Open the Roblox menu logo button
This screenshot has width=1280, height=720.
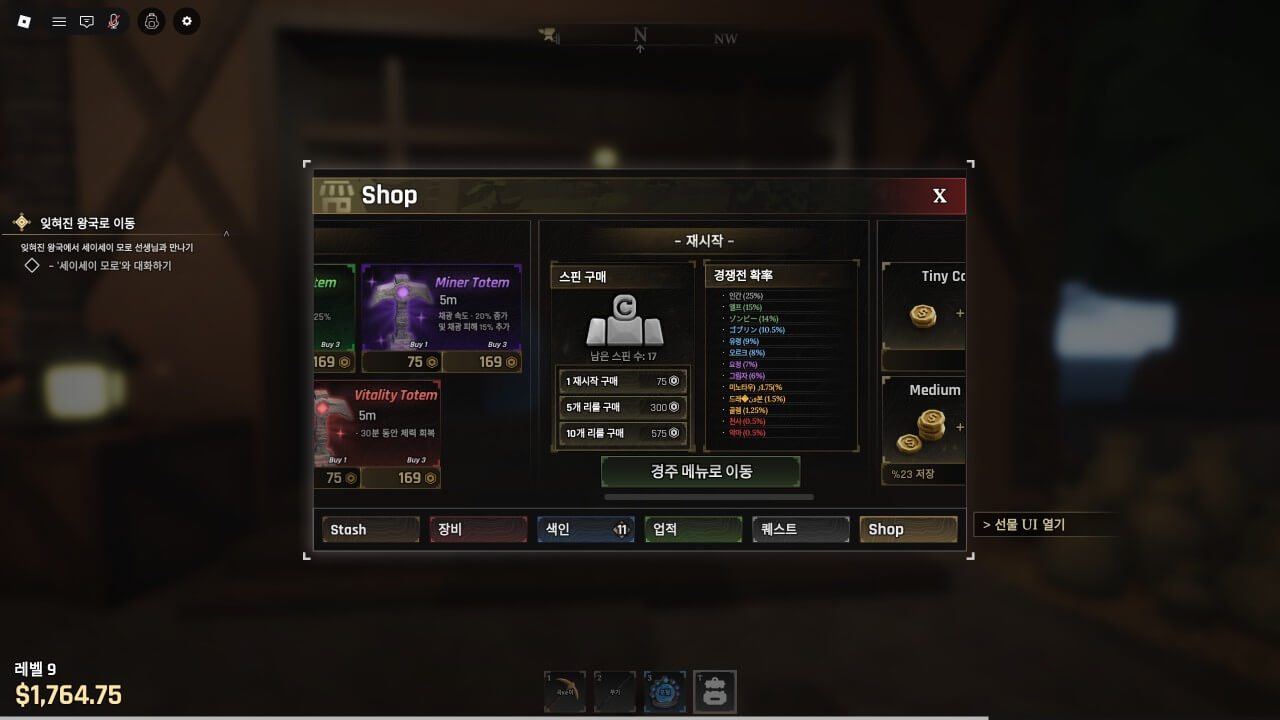25,21
